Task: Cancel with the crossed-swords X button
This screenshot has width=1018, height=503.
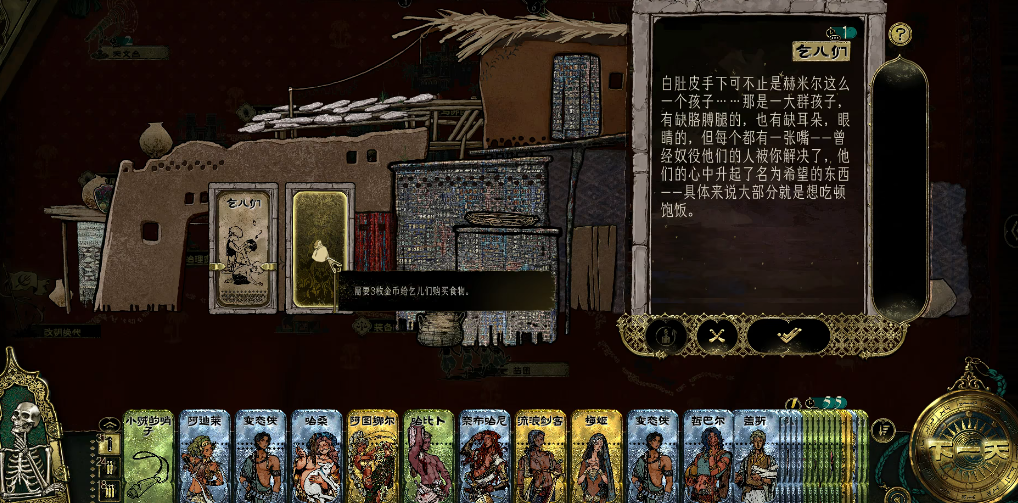Action: click(716, 336)
